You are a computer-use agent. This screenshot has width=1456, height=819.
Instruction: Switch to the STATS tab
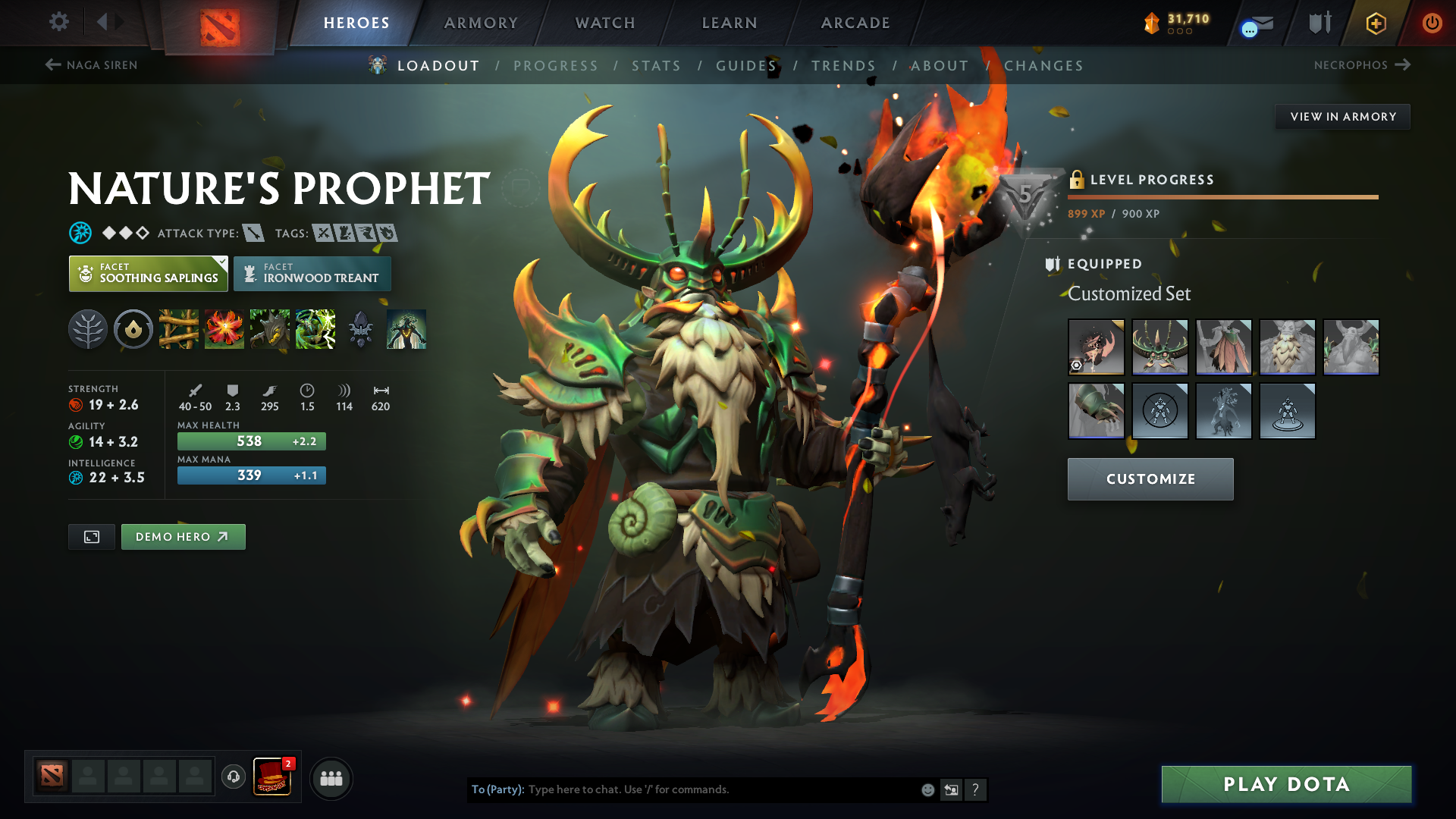[657, 66]
